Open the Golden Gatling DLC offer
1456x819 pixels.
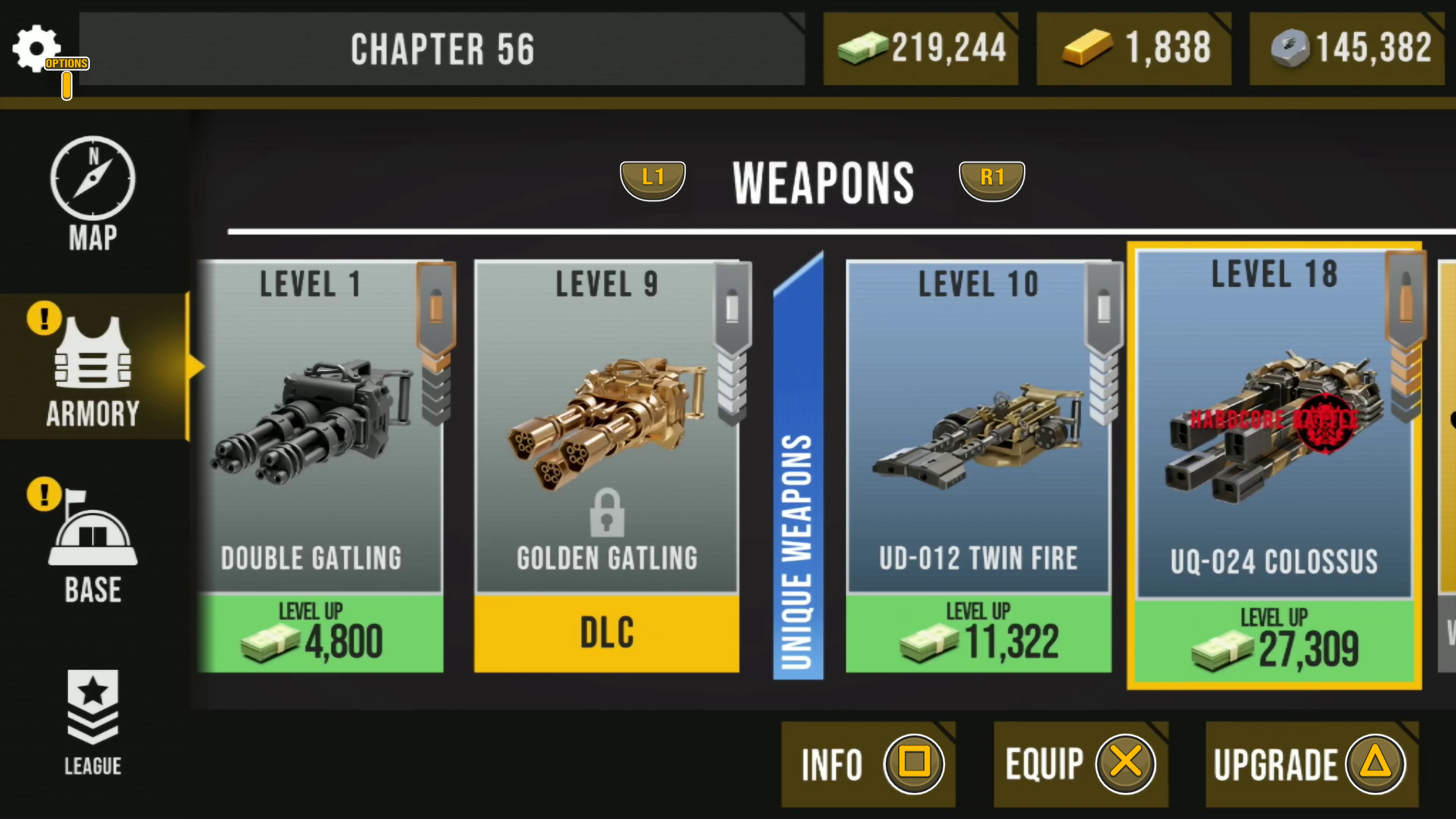(x=607, y=633)
